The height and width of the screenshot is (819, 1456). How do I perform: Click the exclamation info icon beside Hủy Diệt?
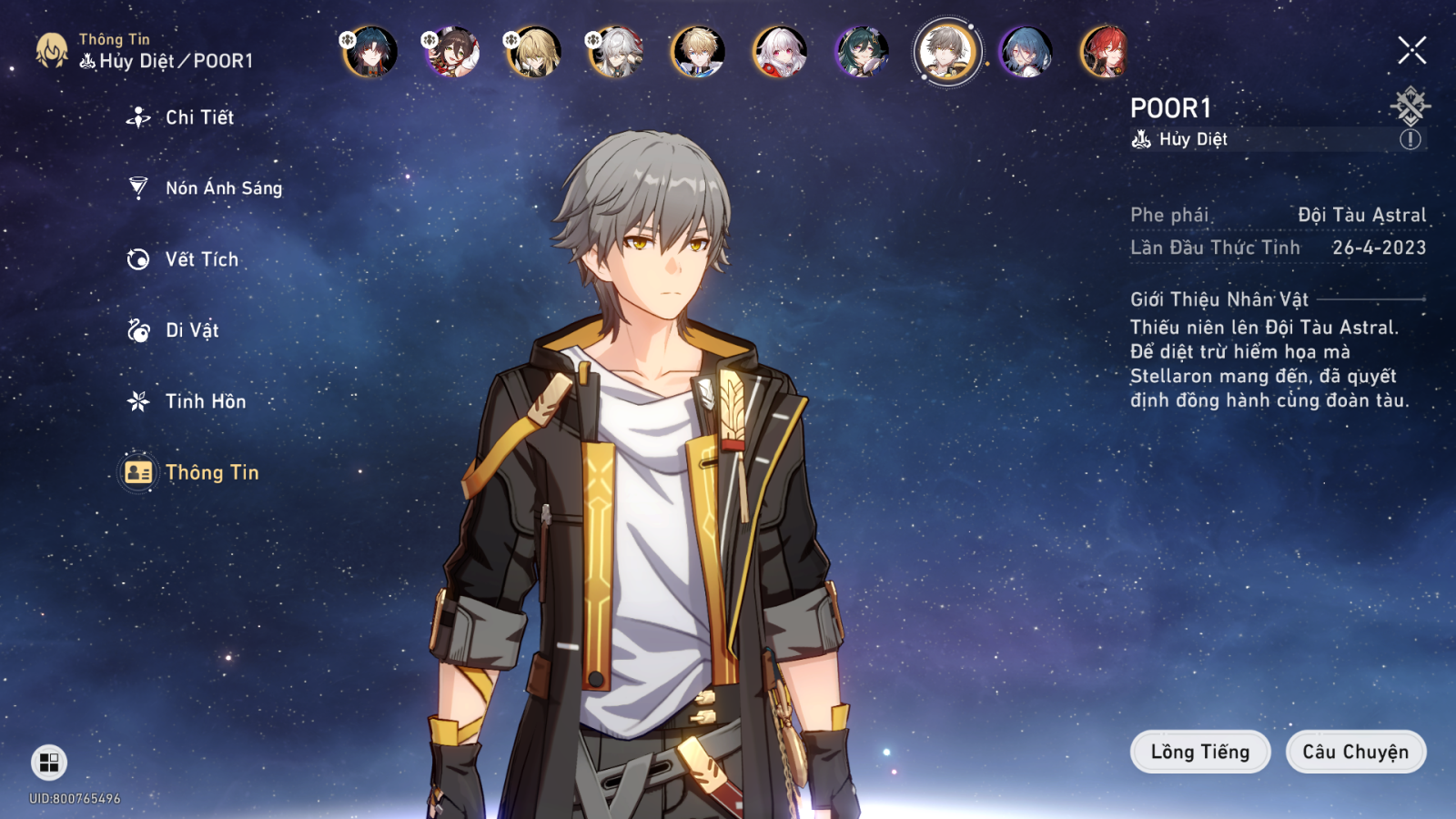coord(1410,139)
